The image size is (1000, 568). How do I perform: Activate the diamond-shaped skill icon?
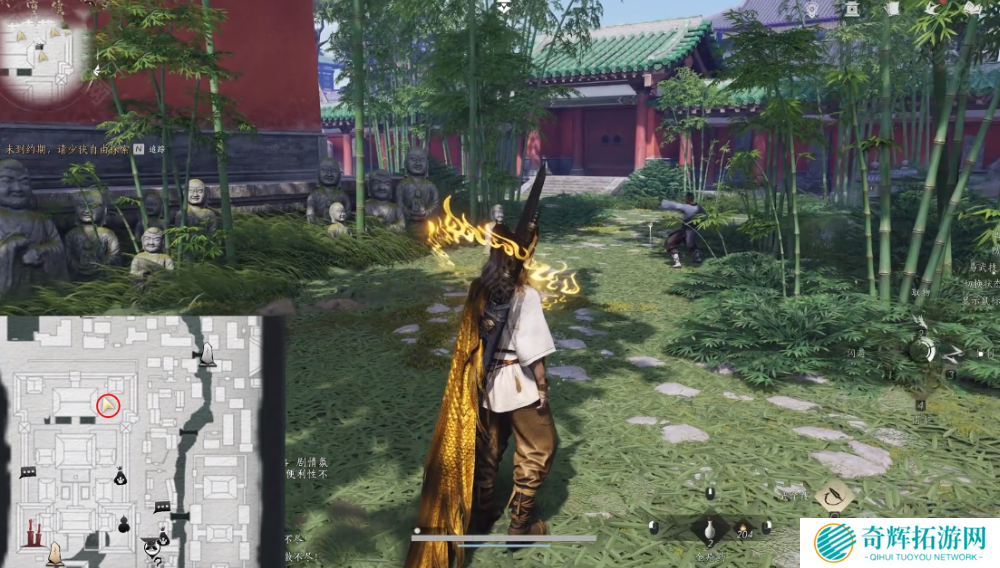pos(833,494)
